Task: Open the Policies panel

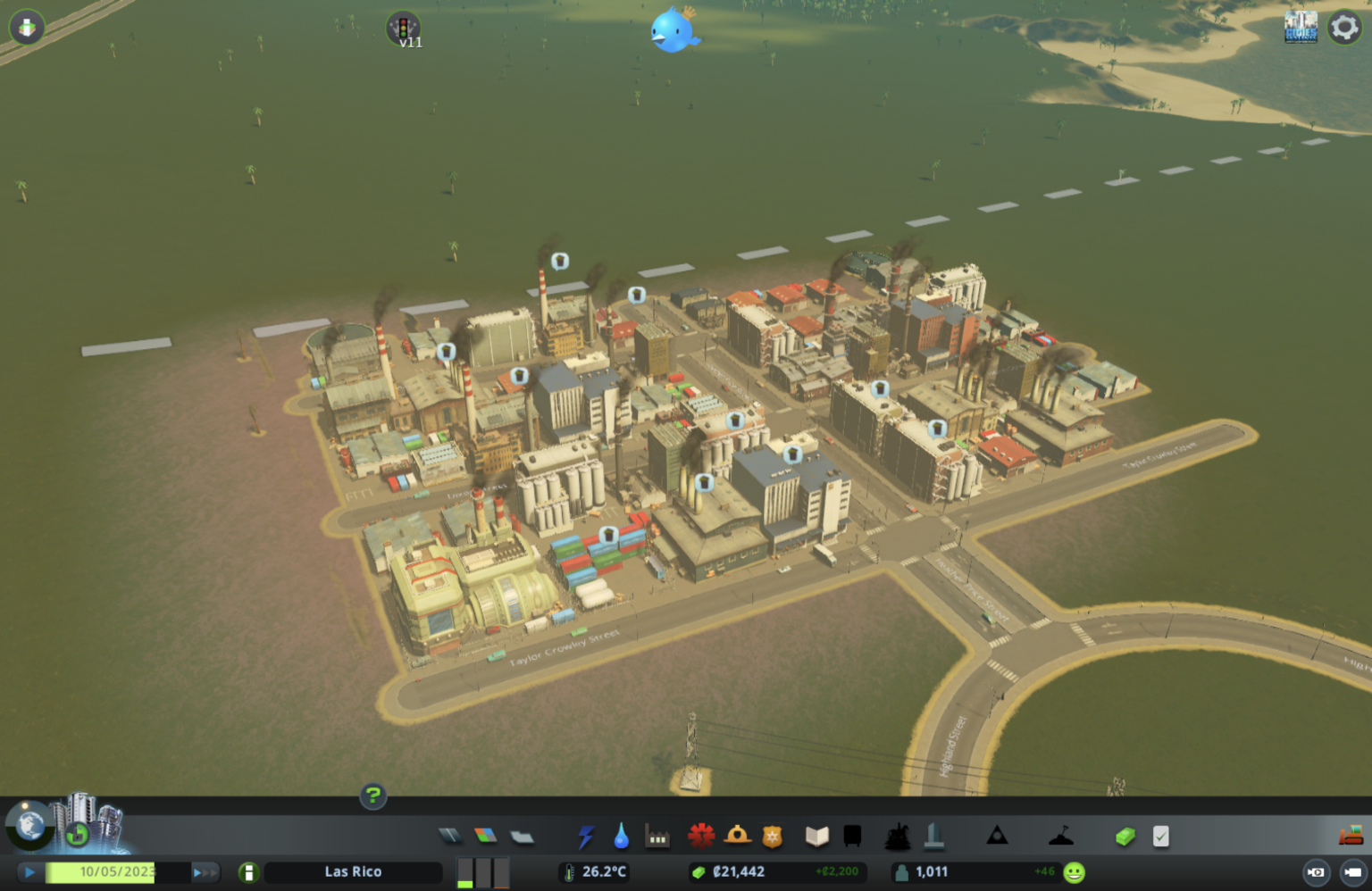Action: tap(1161, 835)
